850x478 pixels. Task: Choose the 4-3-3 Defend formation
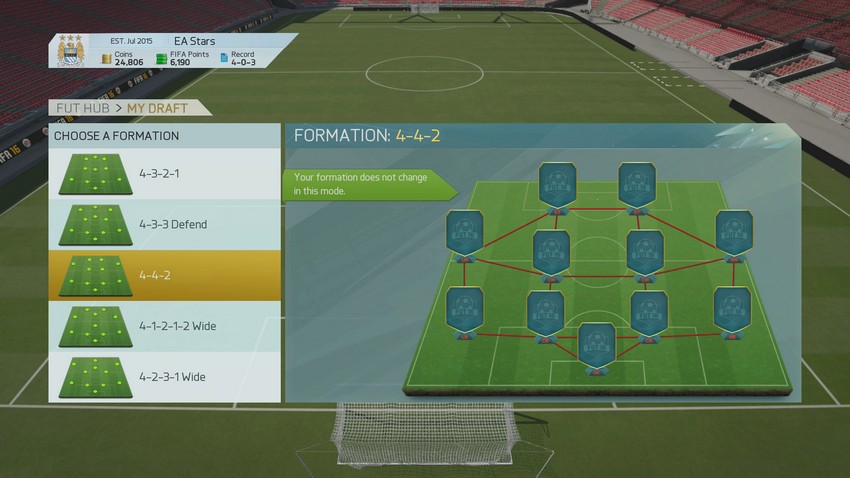[x=164, y=225]
